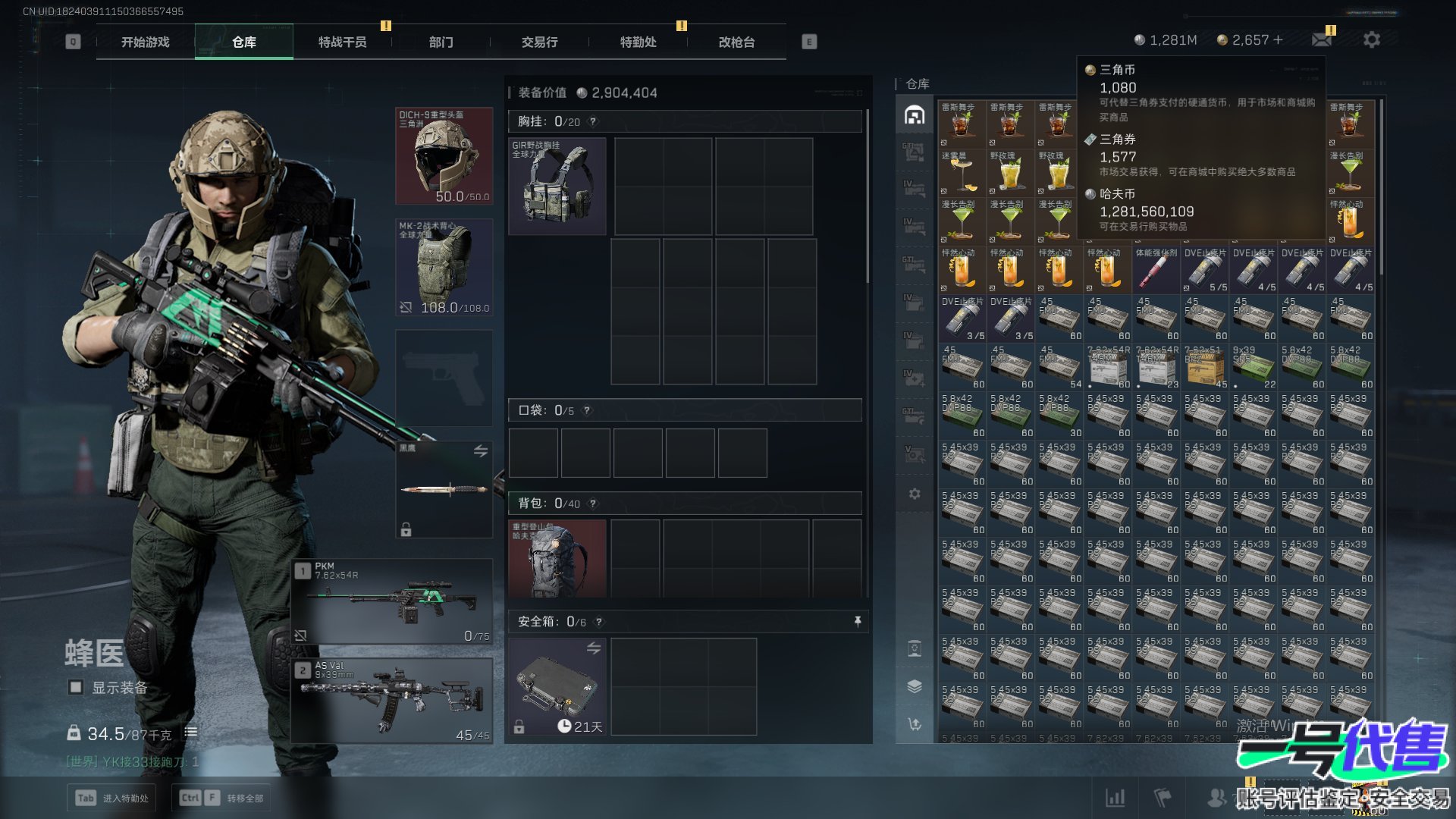Select the knife melee weapon slot
Viewport: 1456px width, 819px height.
click(444, 489)
